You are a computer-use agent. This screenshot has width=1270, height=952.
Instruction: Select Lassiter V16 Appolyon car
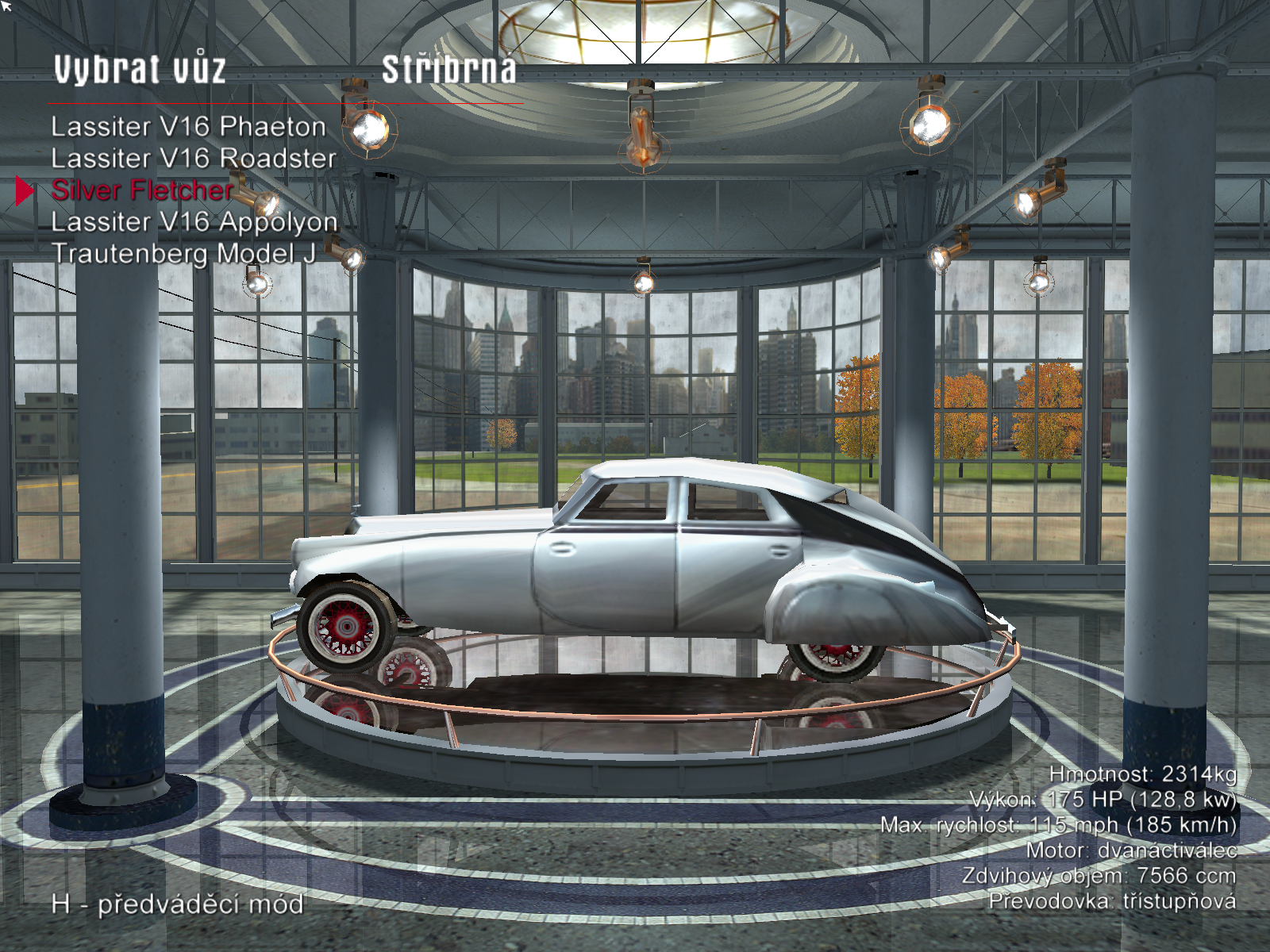[x=194, y=222]
